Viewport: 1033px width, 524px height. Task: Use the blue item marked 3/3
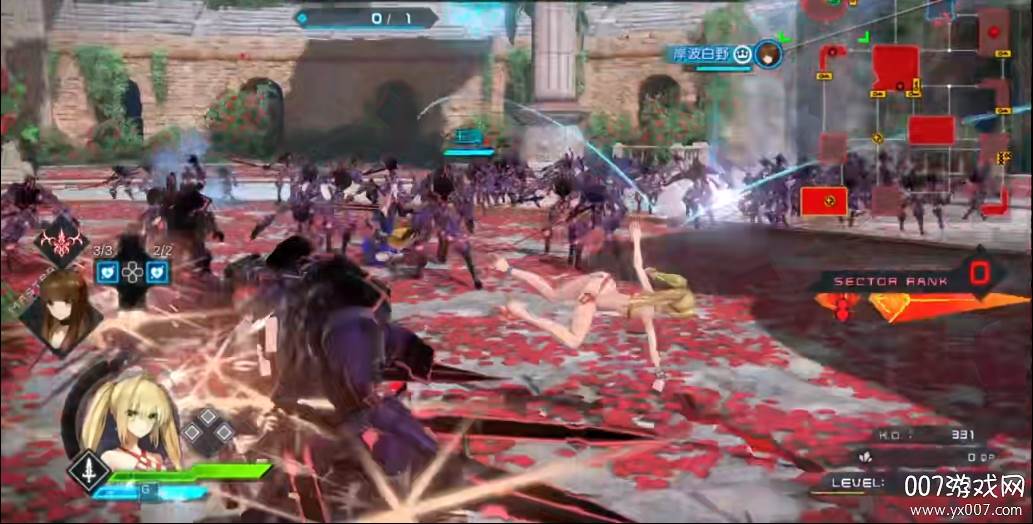coord(108,271)
